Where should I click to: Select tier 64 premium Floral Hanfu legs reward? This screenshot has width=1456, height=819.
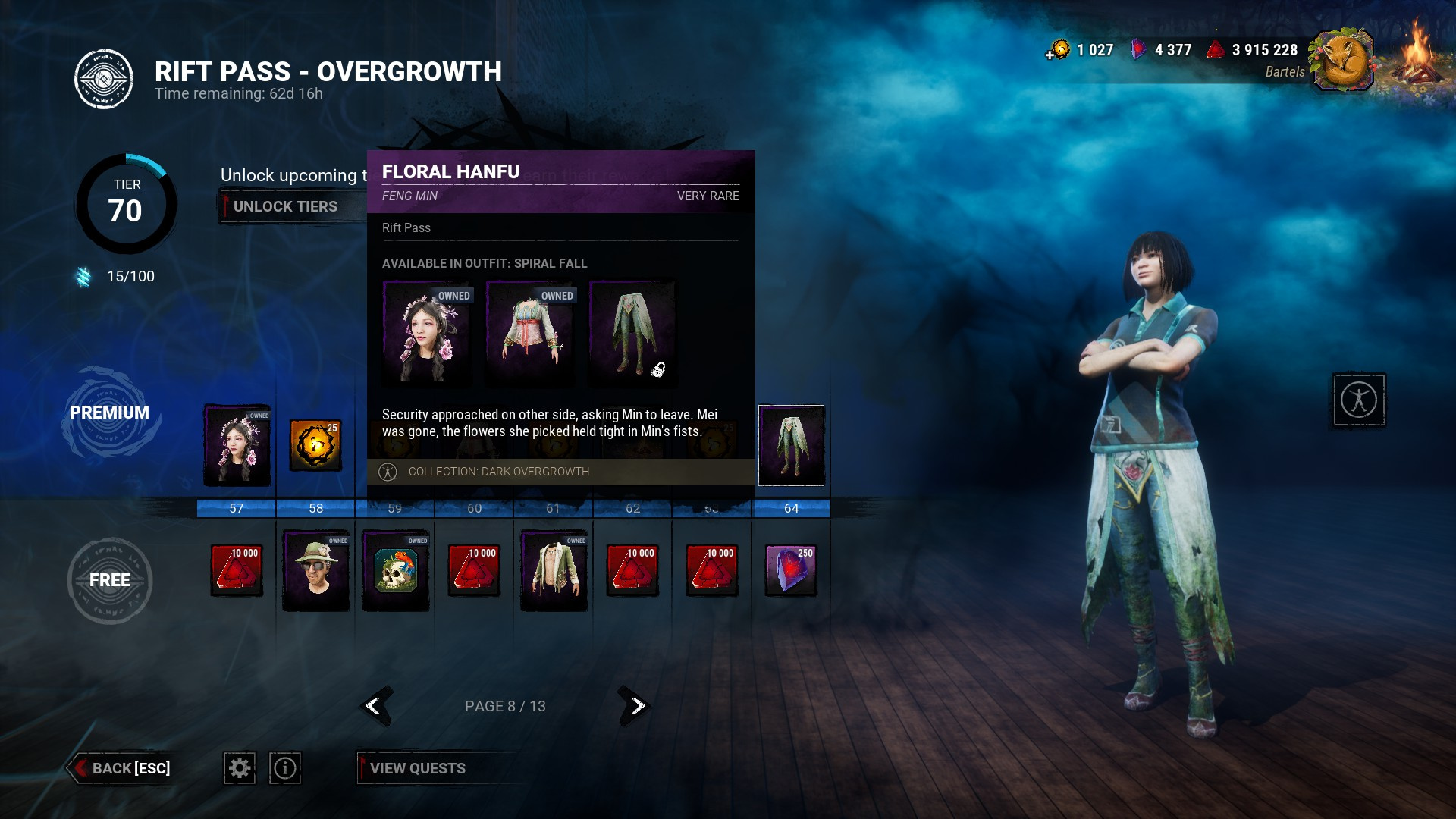pyautogui.click(x=791, y=445)
